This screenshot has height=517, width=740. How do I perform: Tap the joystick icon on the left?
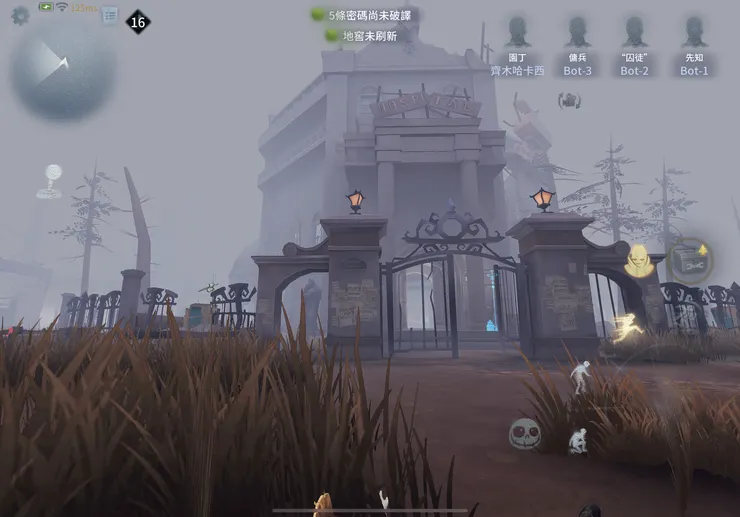click(48, 181)
